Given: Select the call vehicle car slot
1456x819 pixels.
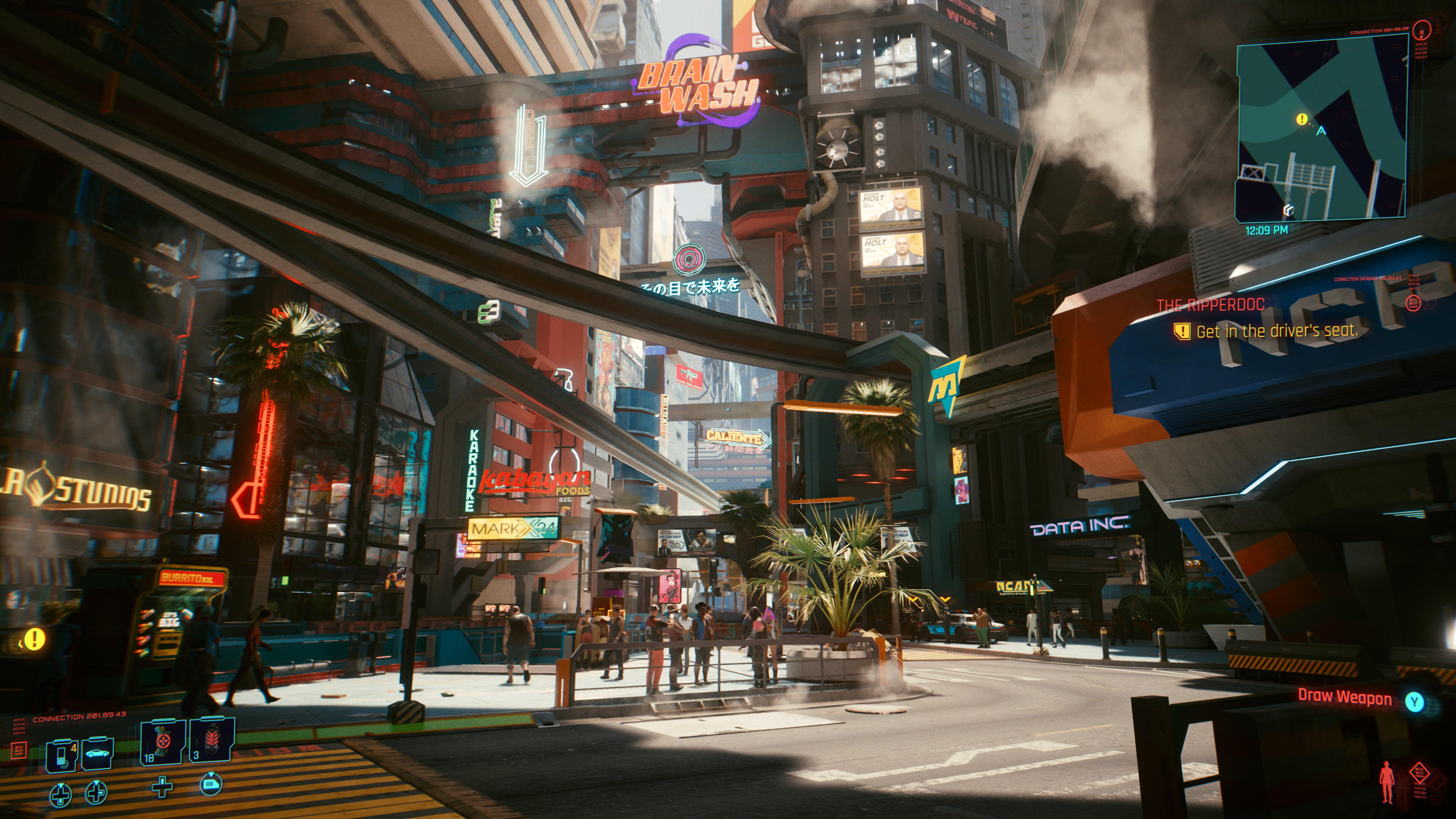Looking at the screenshot, I should pos(97,753).
